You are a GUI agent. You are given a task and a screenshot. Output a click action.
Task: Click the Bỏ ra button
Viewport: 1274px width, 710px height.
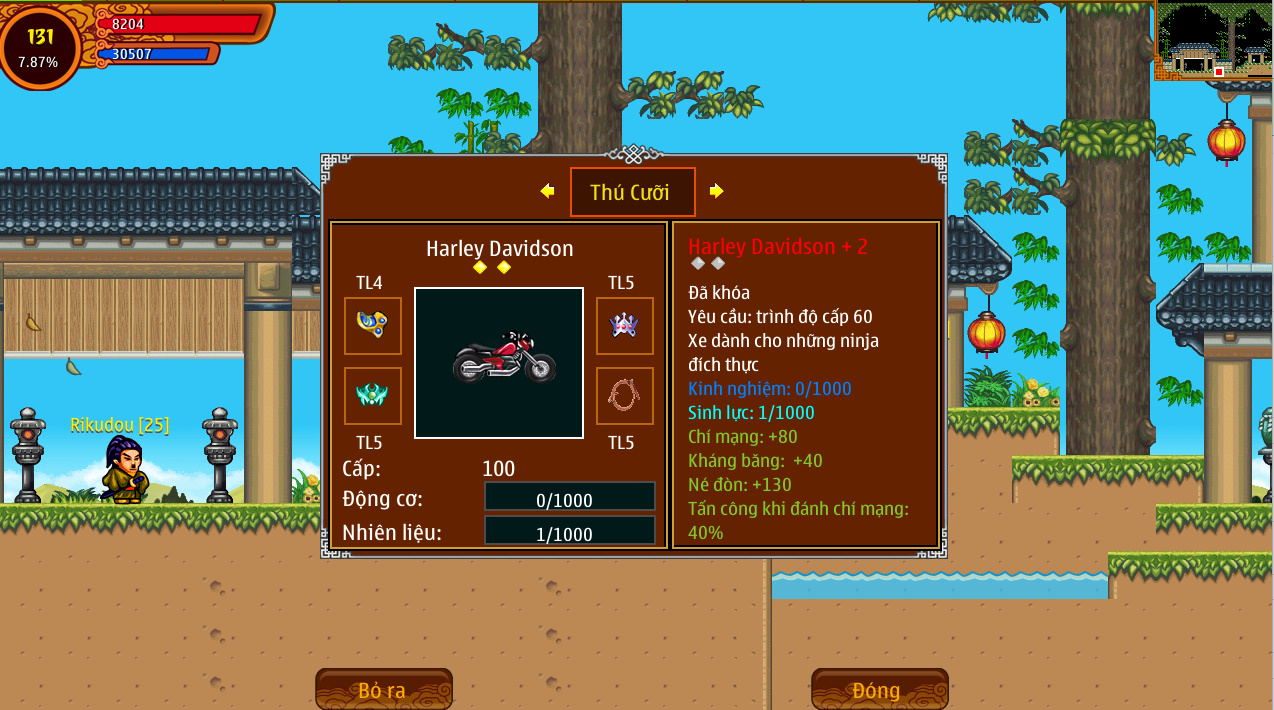pyautogui.click(x=383, y=690)
